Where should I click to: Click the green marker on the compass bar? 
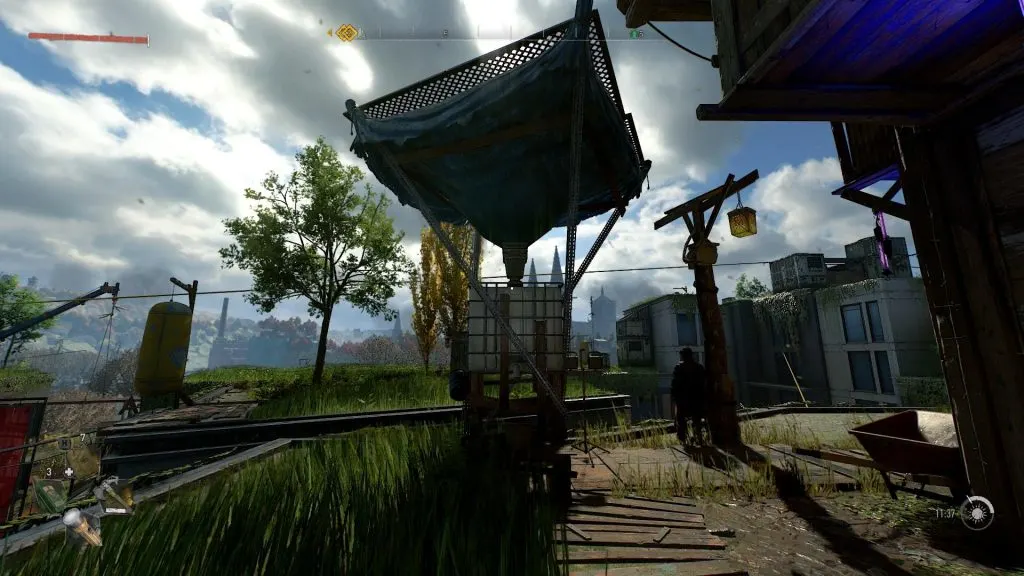pos(633,33)
